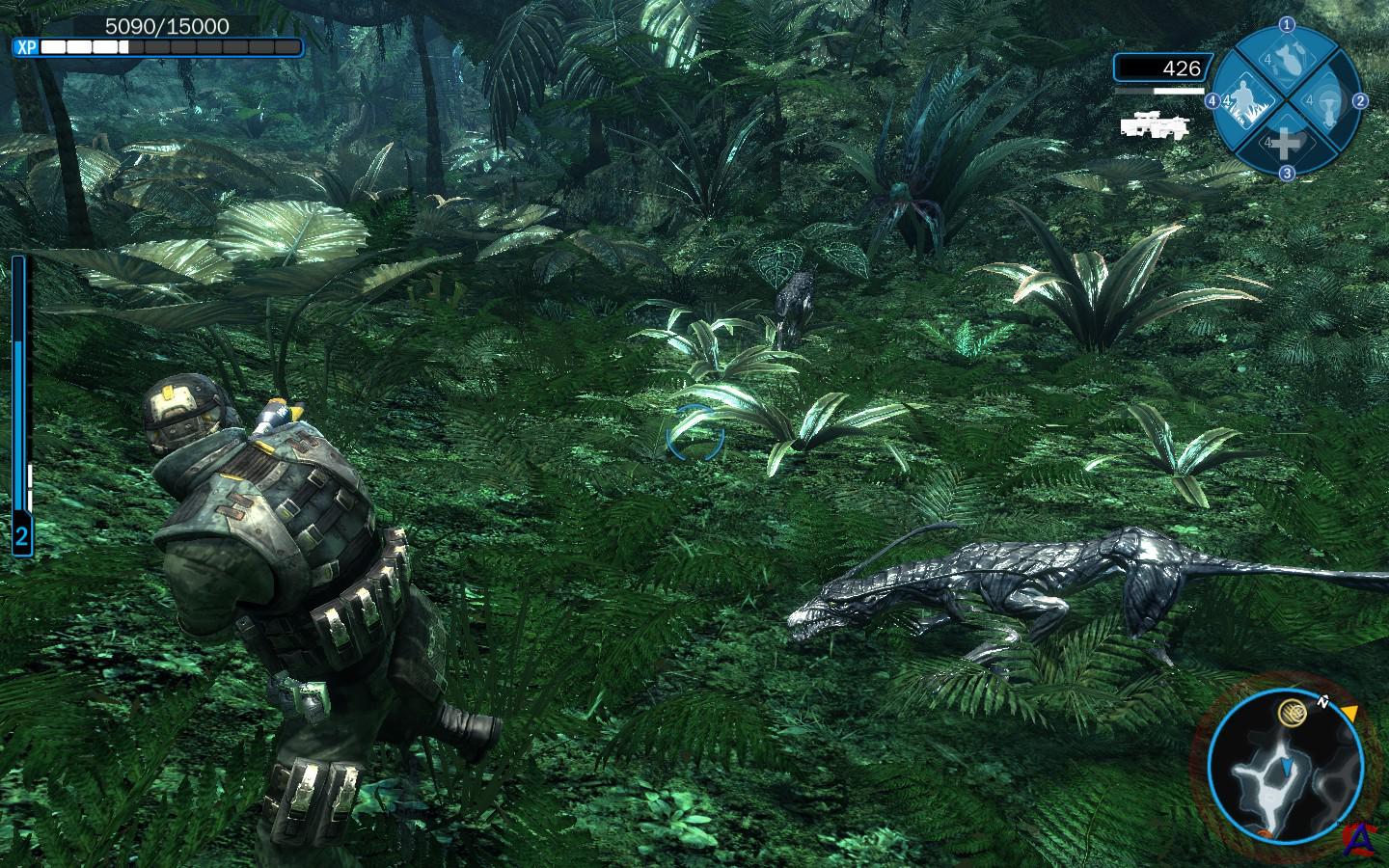
Task: Click the blue player arrow on minimap
Action: 1288,766
